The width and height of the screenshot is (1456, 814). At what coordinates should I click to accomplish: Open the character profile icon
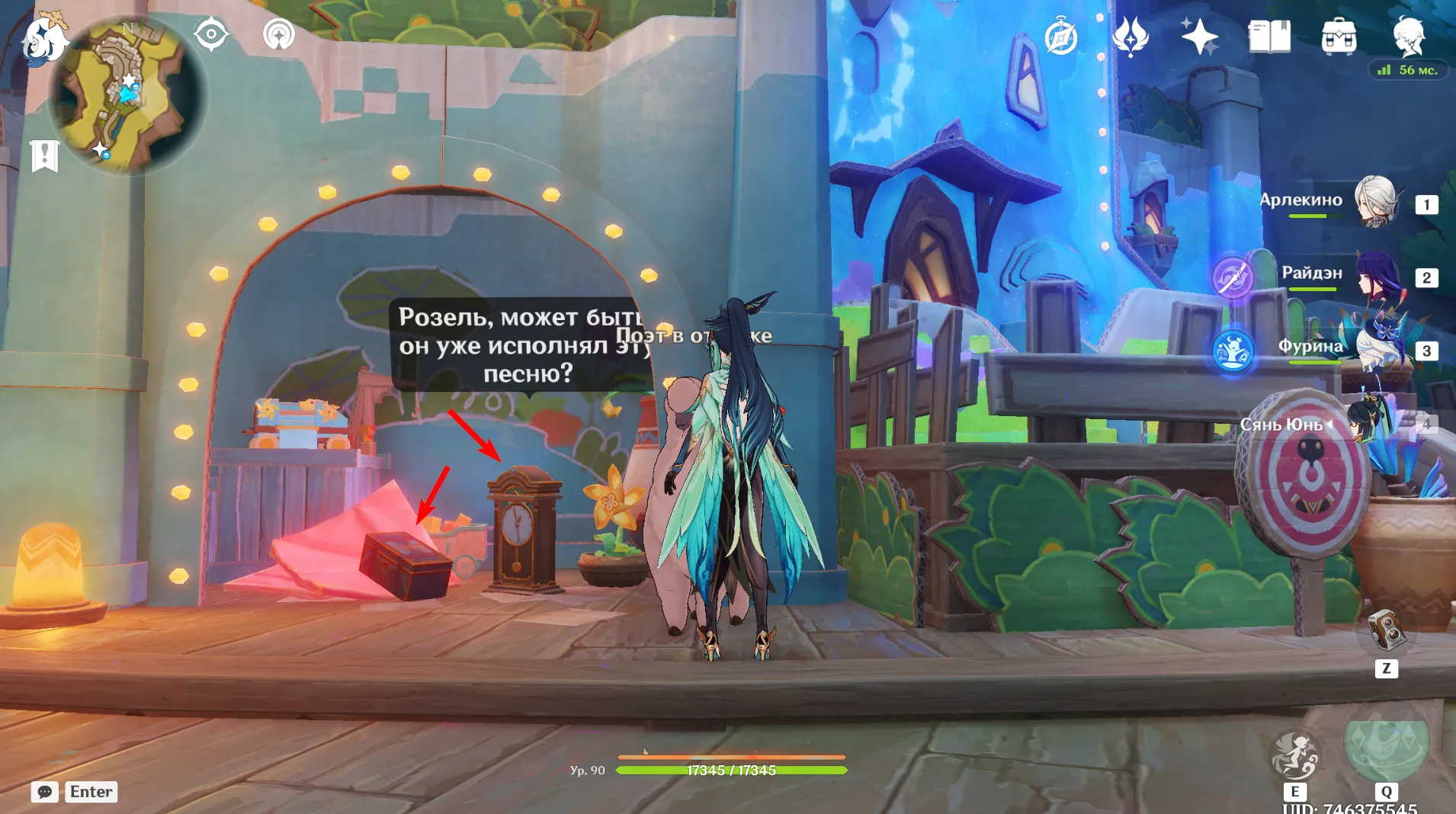click(x=1408, y=37)
